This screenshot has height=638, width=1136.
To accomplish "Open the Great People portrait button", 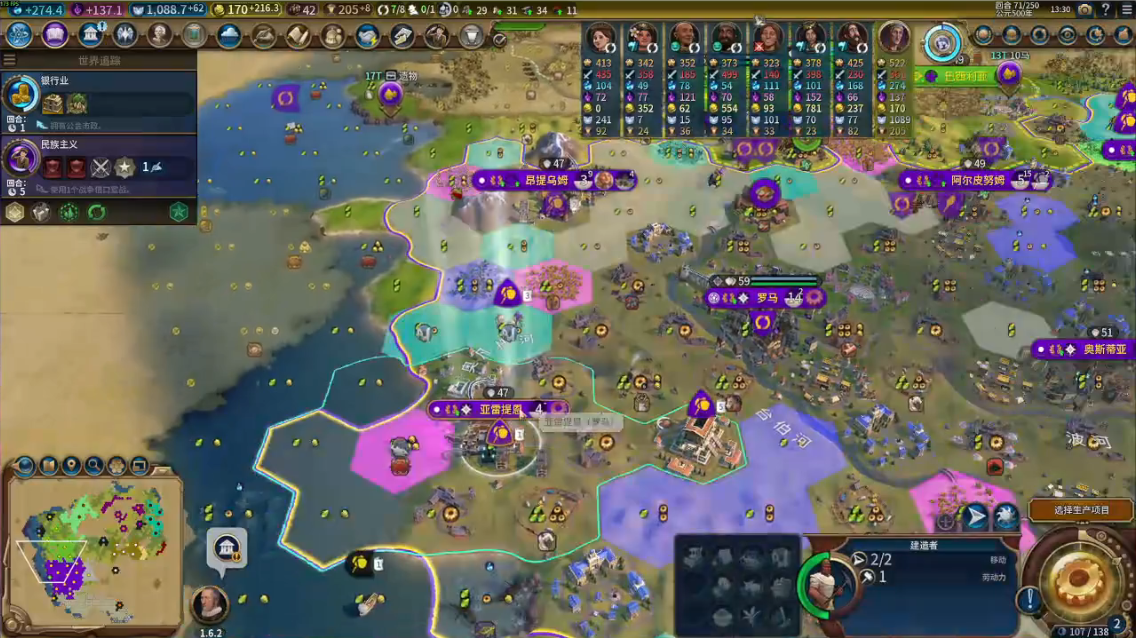I will click(160, 35).
